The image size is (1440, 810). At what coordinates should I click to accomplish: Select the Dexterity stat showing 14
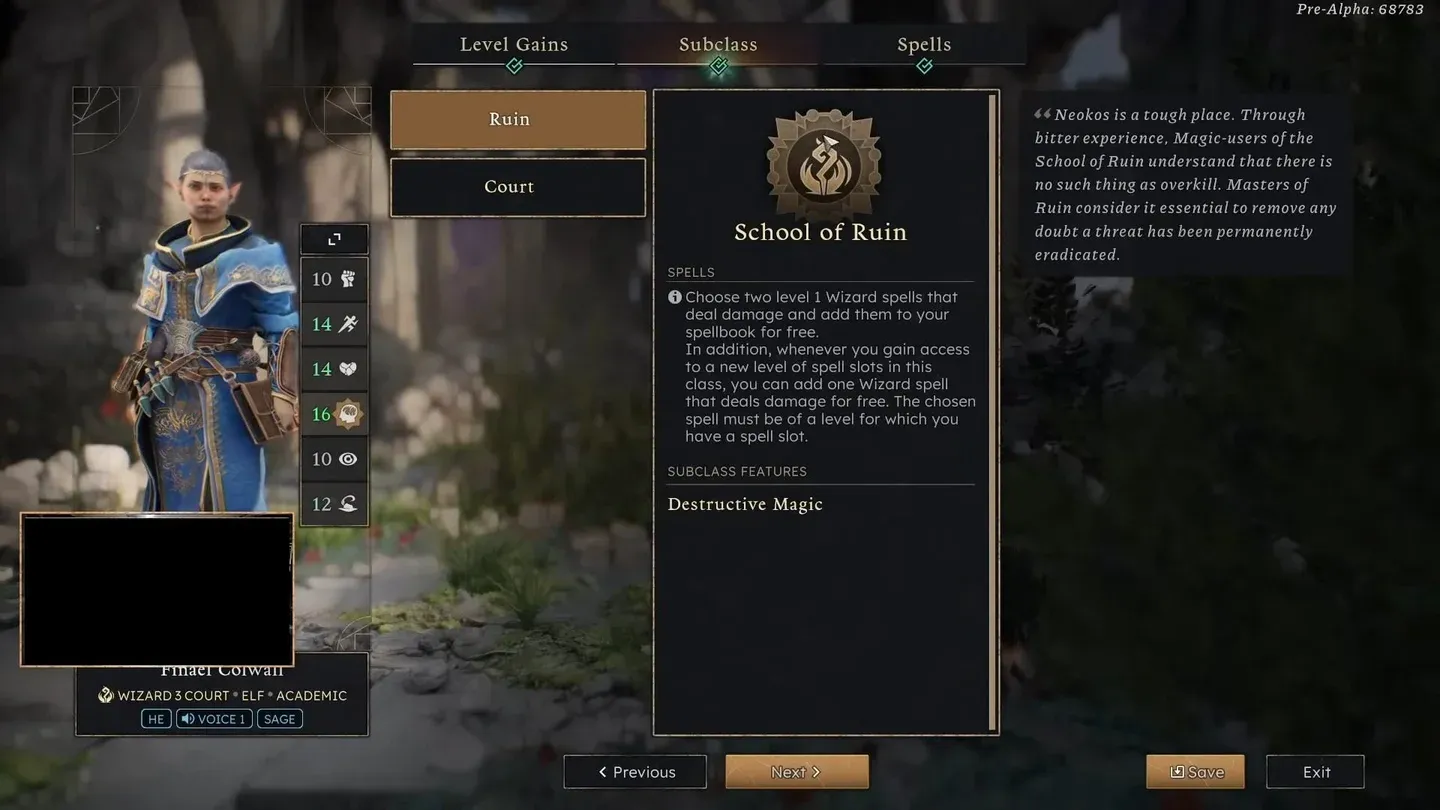(334, 324)
